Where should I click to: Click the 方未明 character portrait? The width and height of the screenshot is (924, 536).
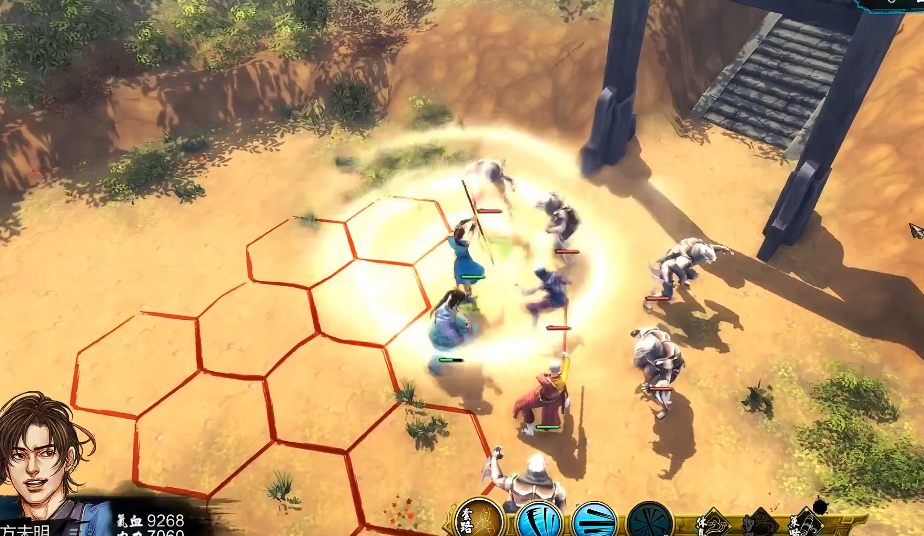pos(45,448)
